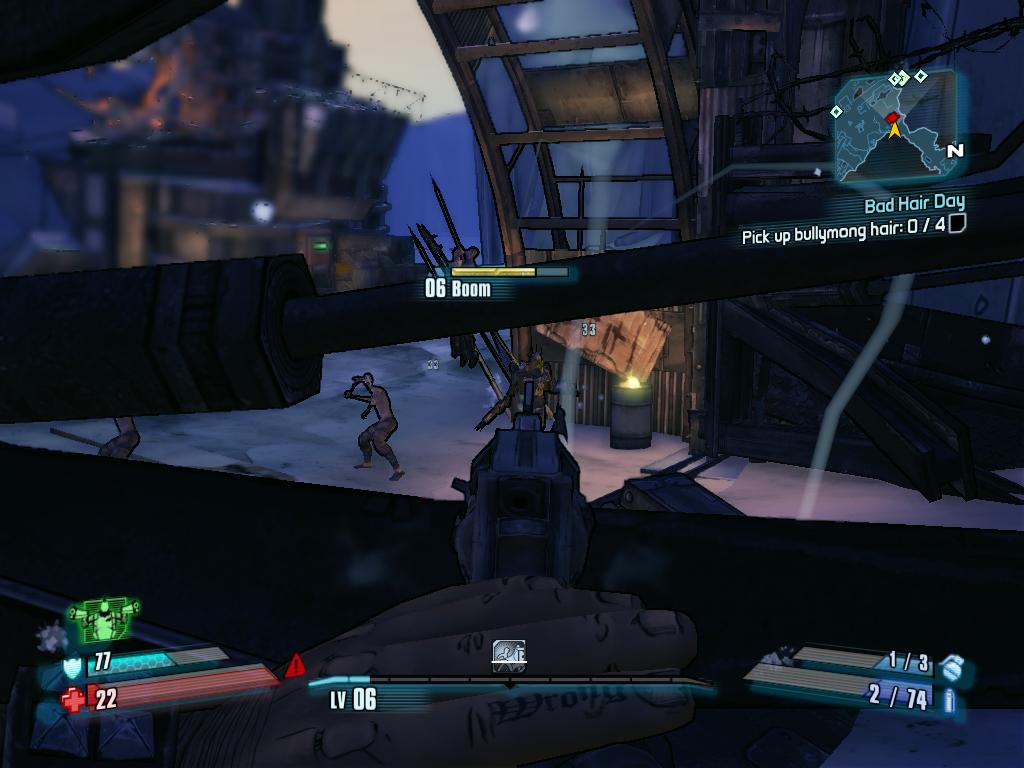Open the minimap in the corner
Image resolution: width=1024 pixels, height=768 pixels.
(x=894, y=127)
